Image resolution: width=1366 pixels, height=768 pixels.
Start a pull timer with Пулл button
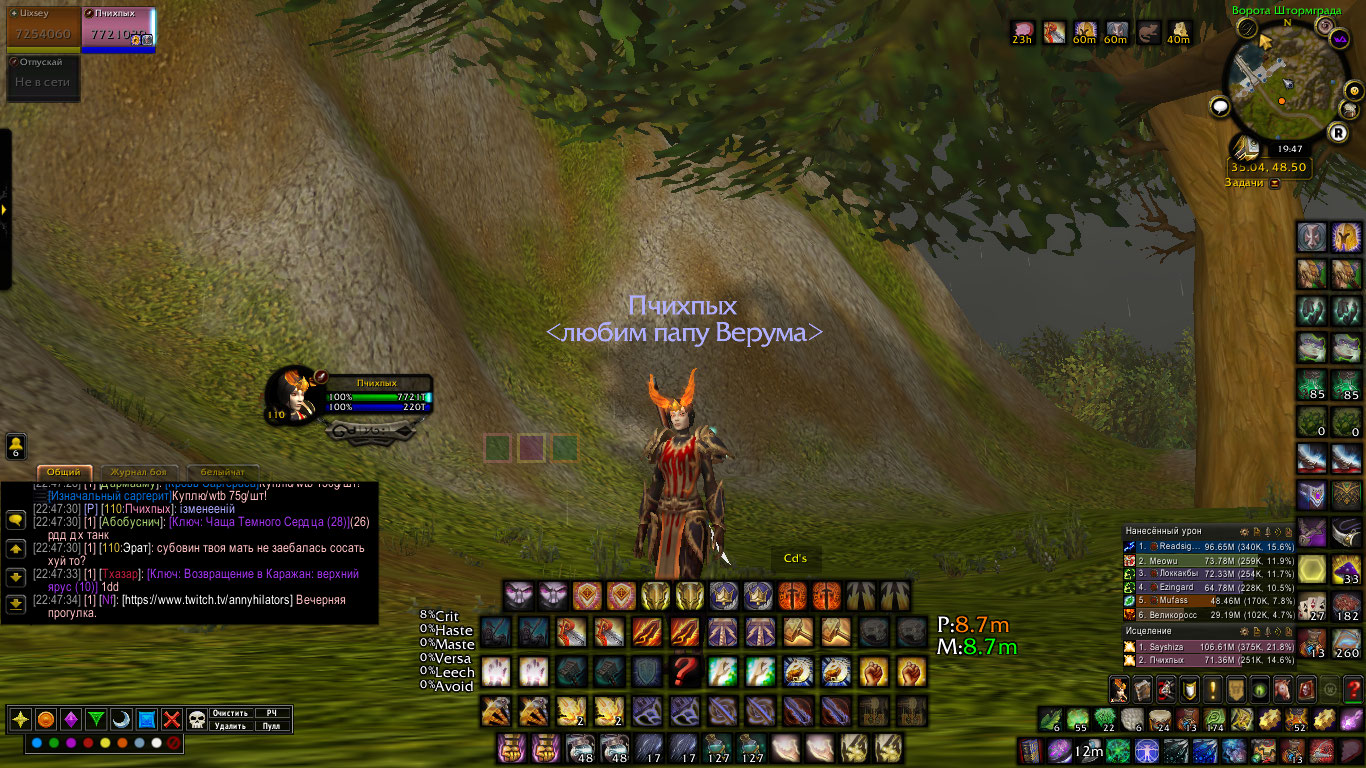click(x=271, y=726)
